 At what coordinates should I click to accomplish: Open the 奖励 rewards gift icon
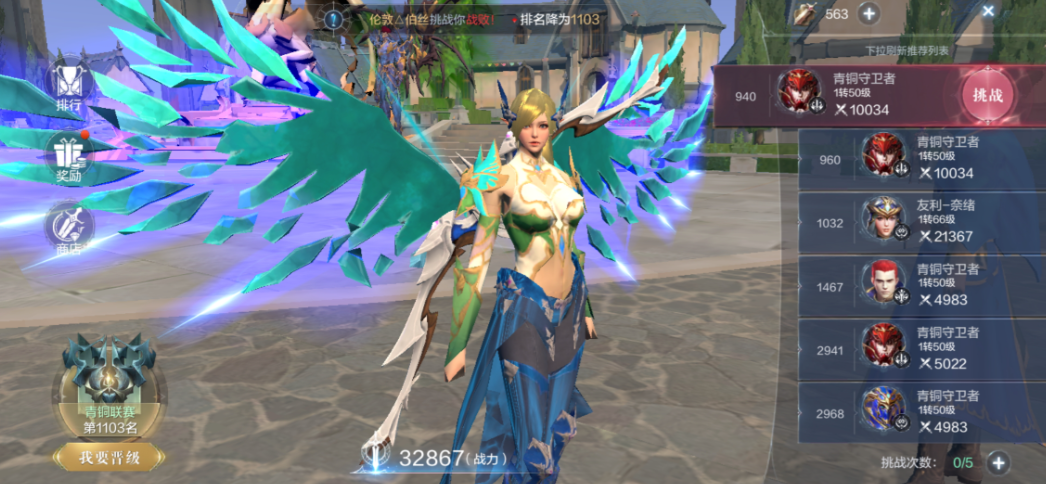(69, 155)
